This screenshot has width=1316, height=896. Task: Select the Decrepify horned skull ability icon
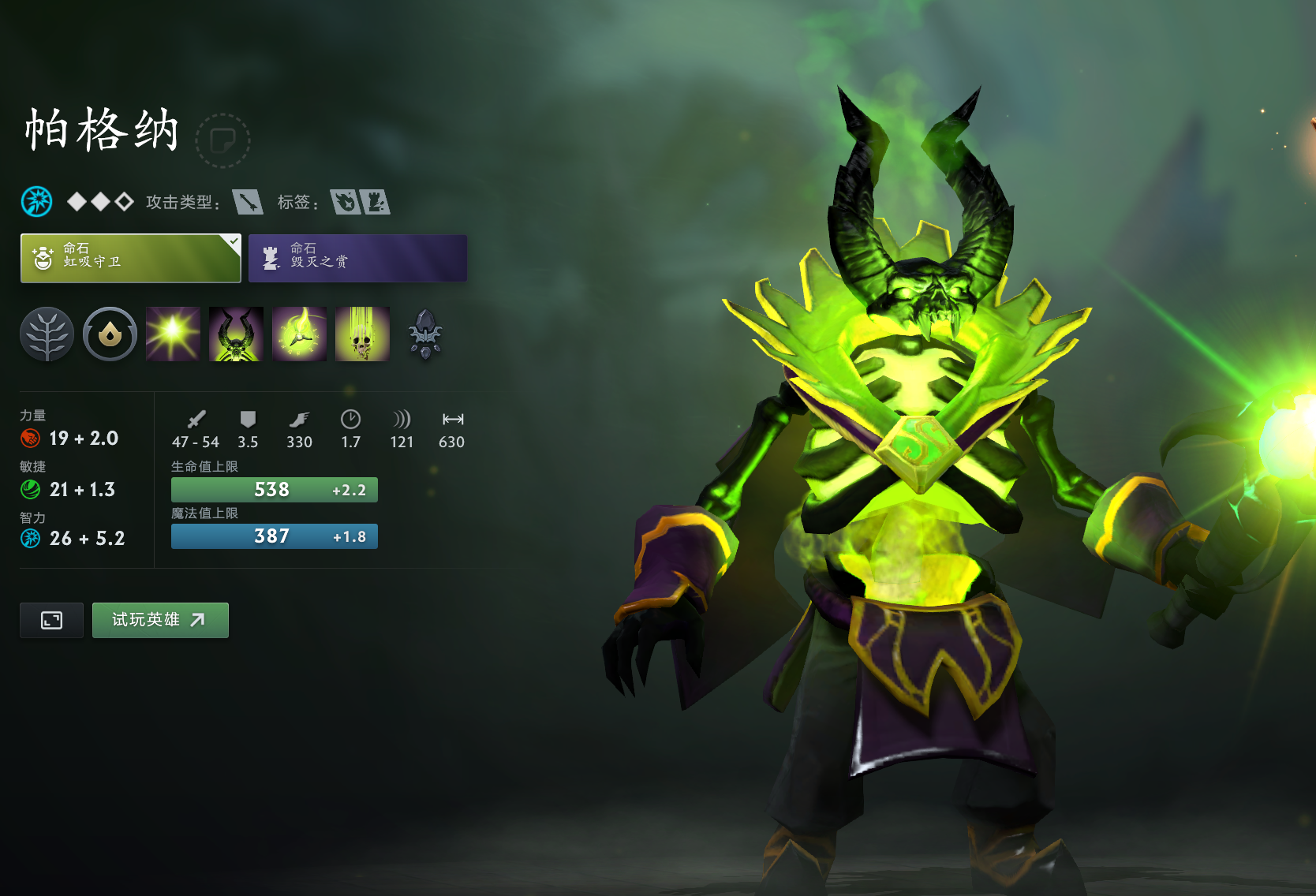pyautogui.click(x=235, y=334)
